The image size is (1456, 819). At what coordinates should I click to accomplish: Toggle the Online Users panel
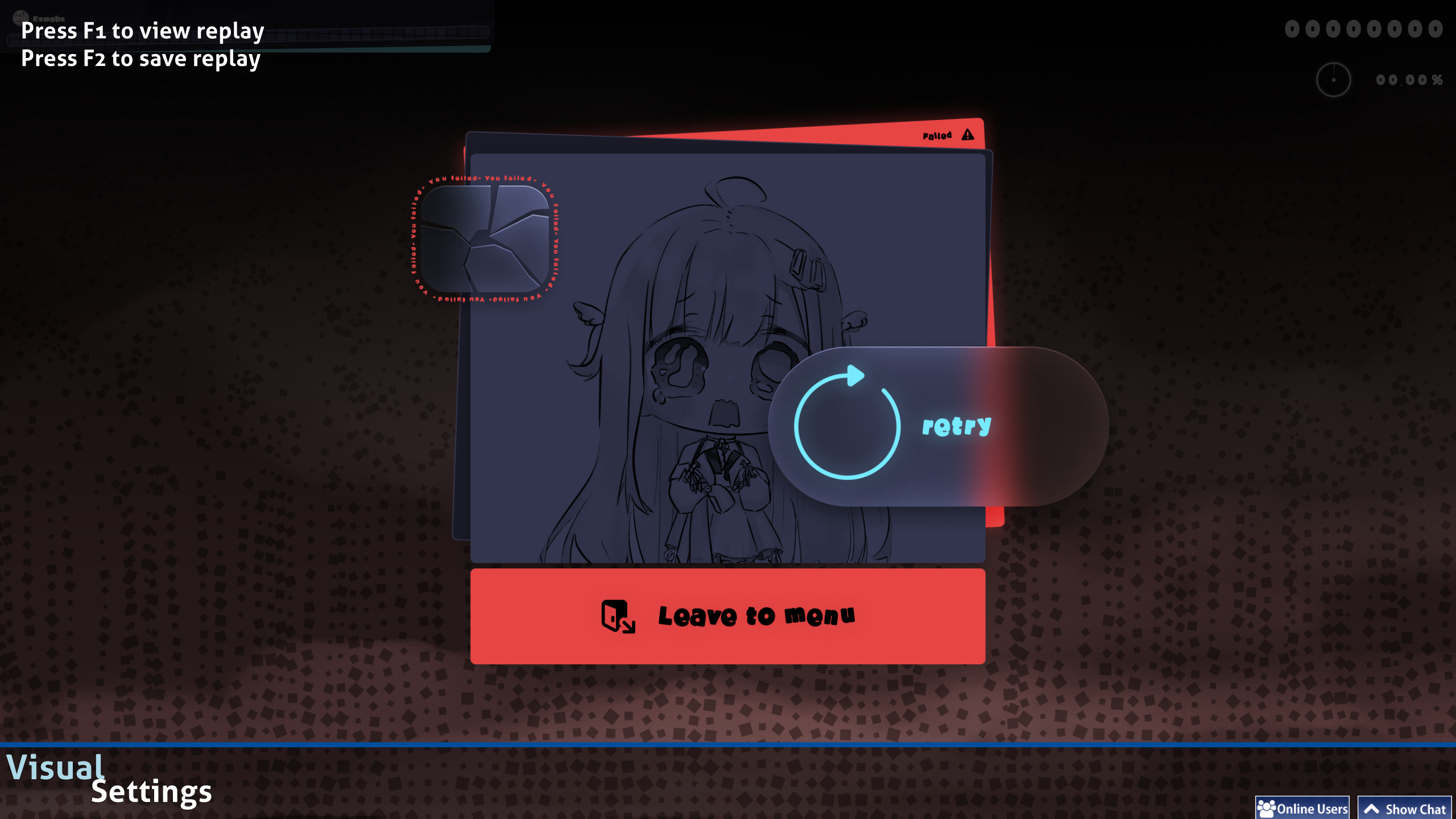(x=1302, y=807)
